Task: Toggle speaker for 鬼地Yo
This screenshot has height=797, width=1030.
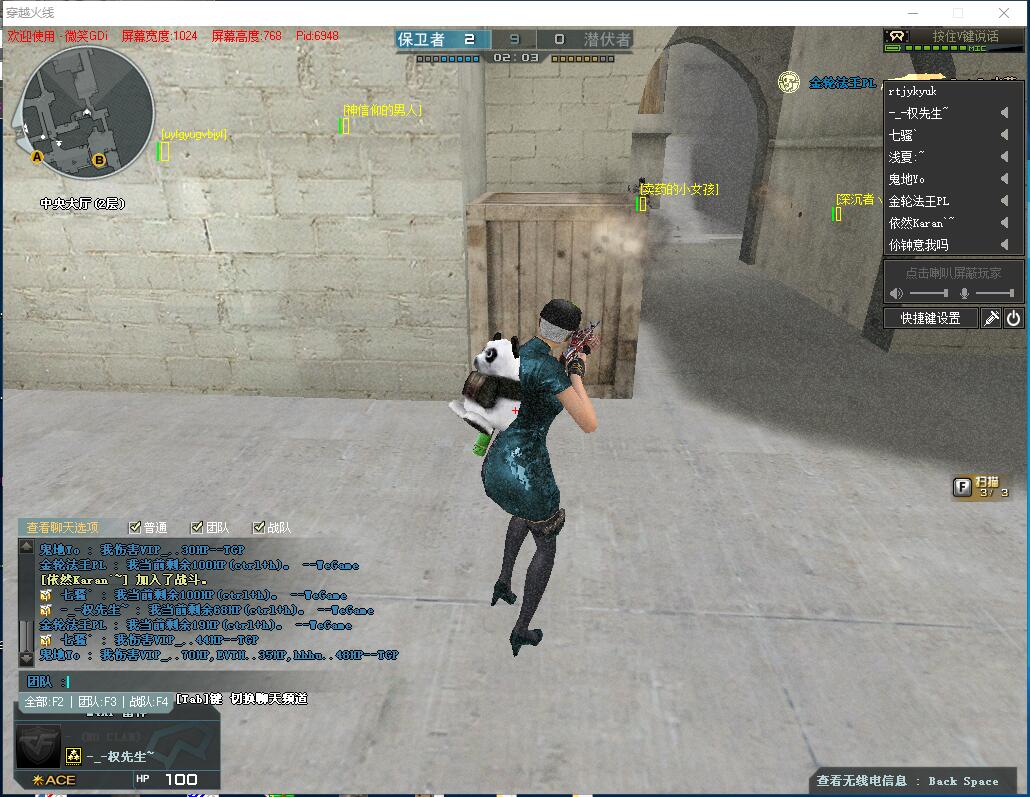Action: 1004,179
